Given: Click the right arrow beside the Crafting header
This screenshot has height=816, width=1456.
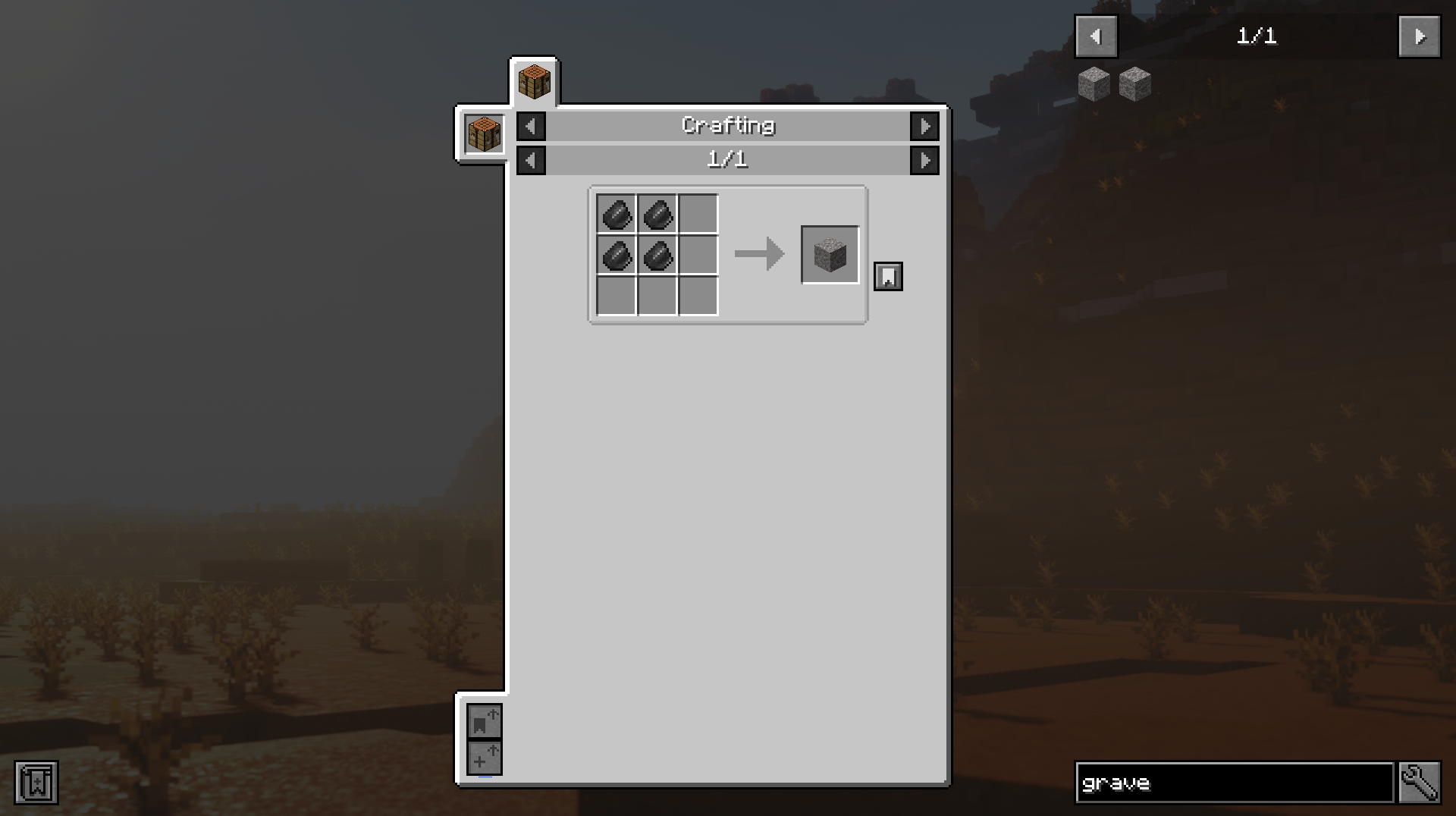Looking at the screenshot, I should [x=924, y=127].
